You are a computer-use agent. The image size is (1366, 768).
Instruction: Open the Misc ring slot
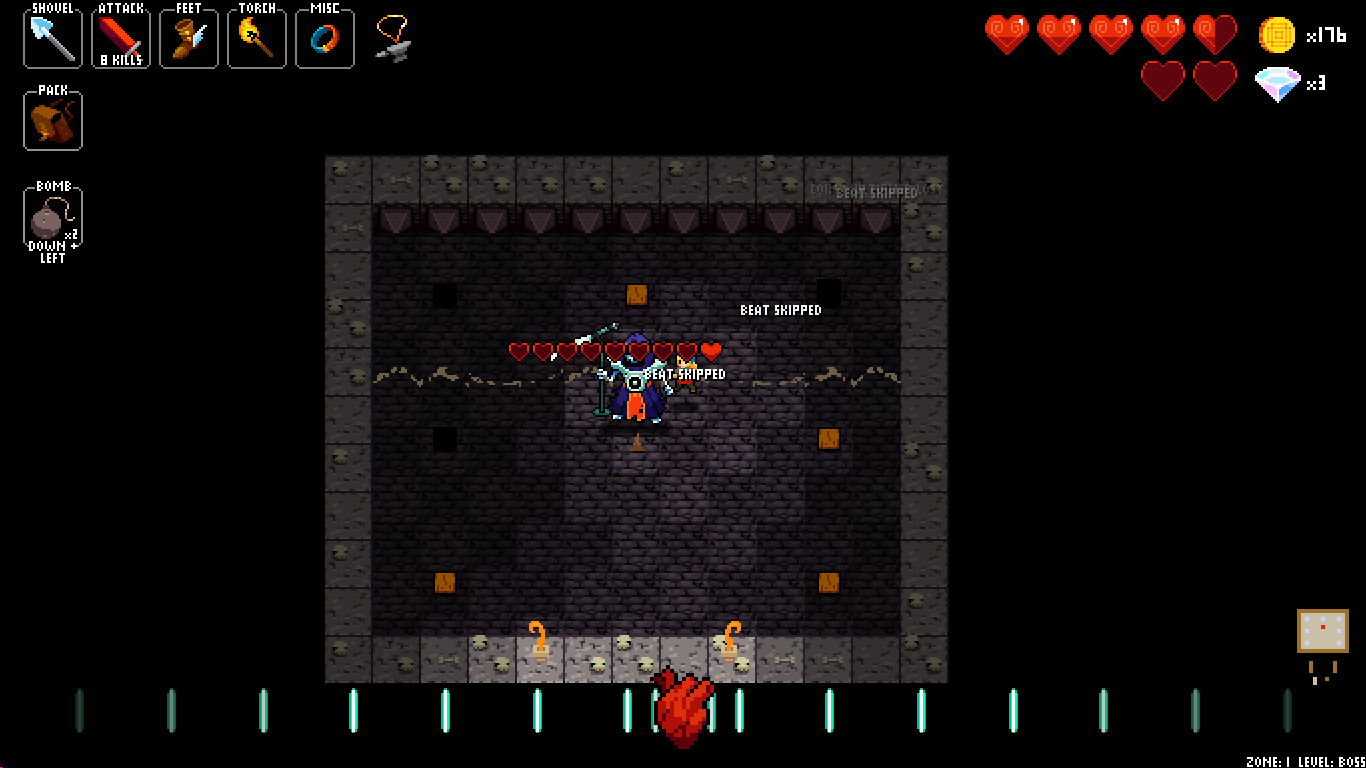coord(325,38)
